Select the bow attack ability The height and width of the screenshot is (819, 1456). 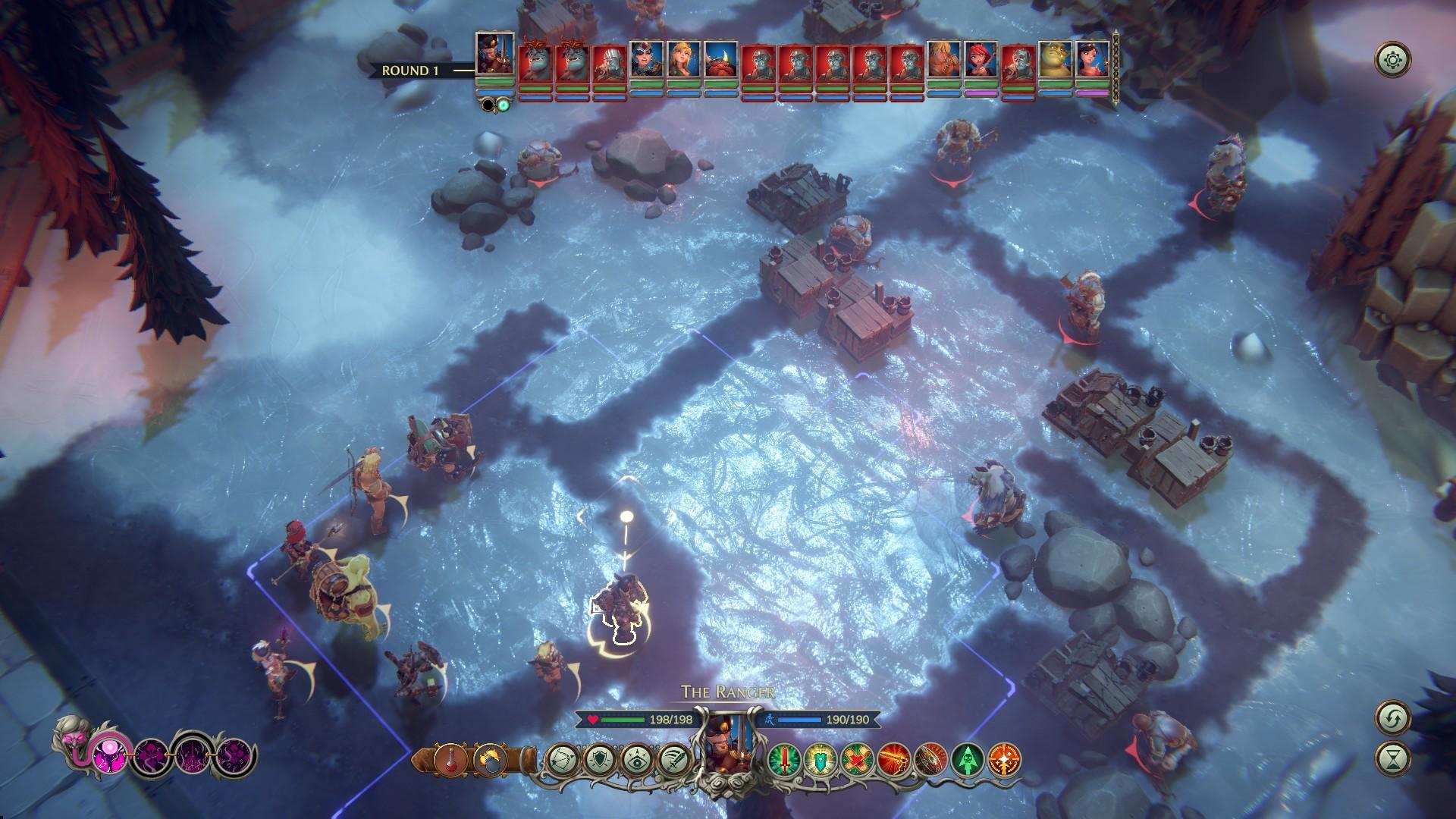coord(563,760)
